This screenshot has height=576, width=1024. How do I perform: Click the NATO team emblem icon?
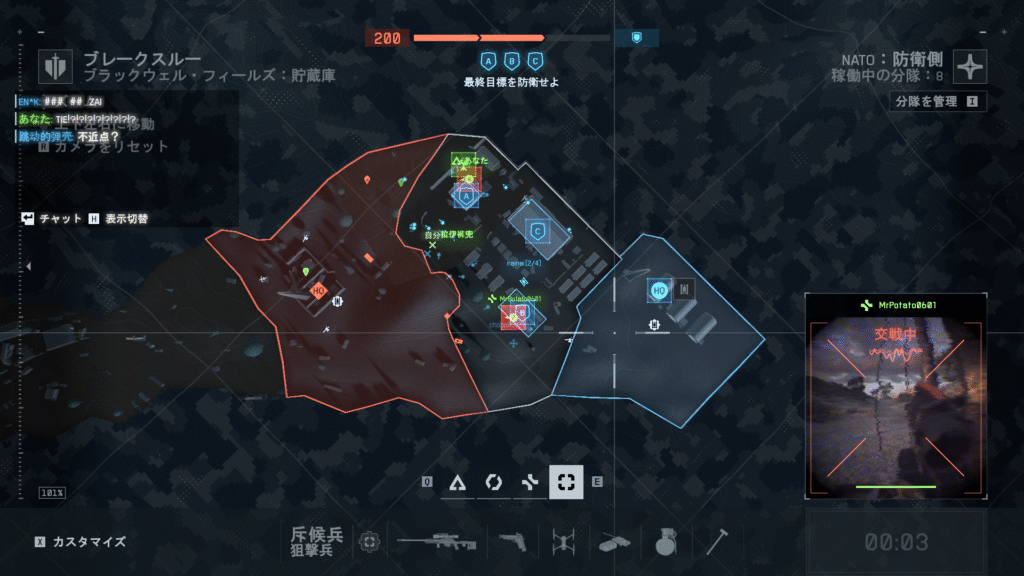click(x=970, y=67)
